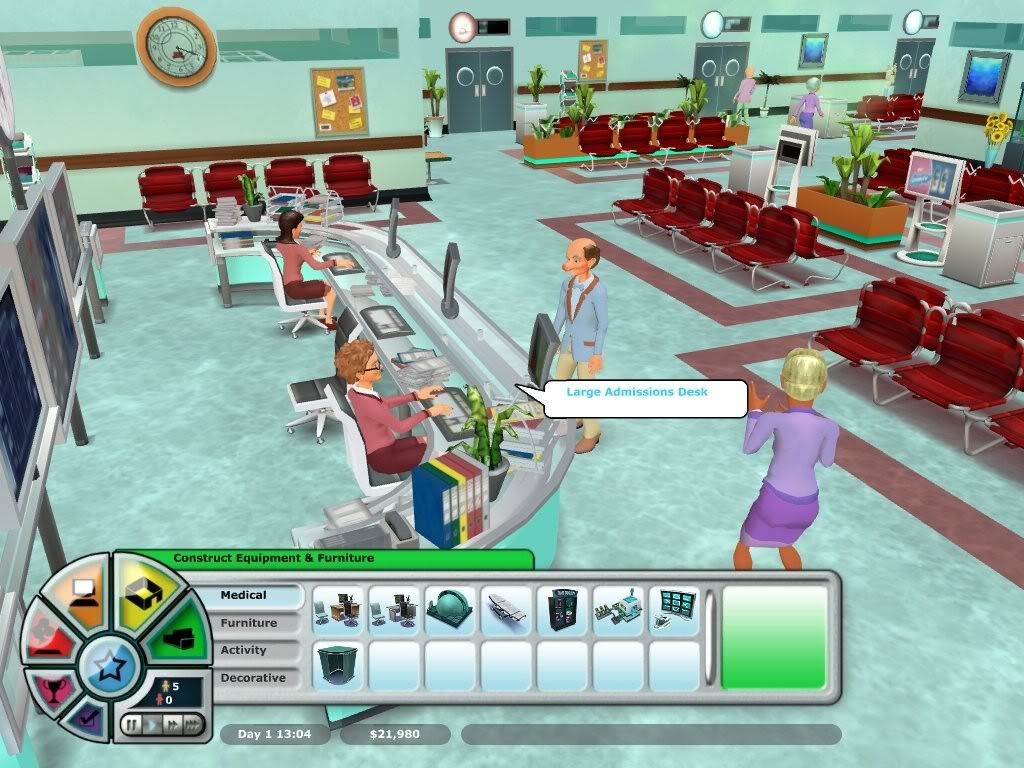Switch to the Furniture category
This screenshot has width=1024, height=768.
pyautogui.click(x=260, y=623)
